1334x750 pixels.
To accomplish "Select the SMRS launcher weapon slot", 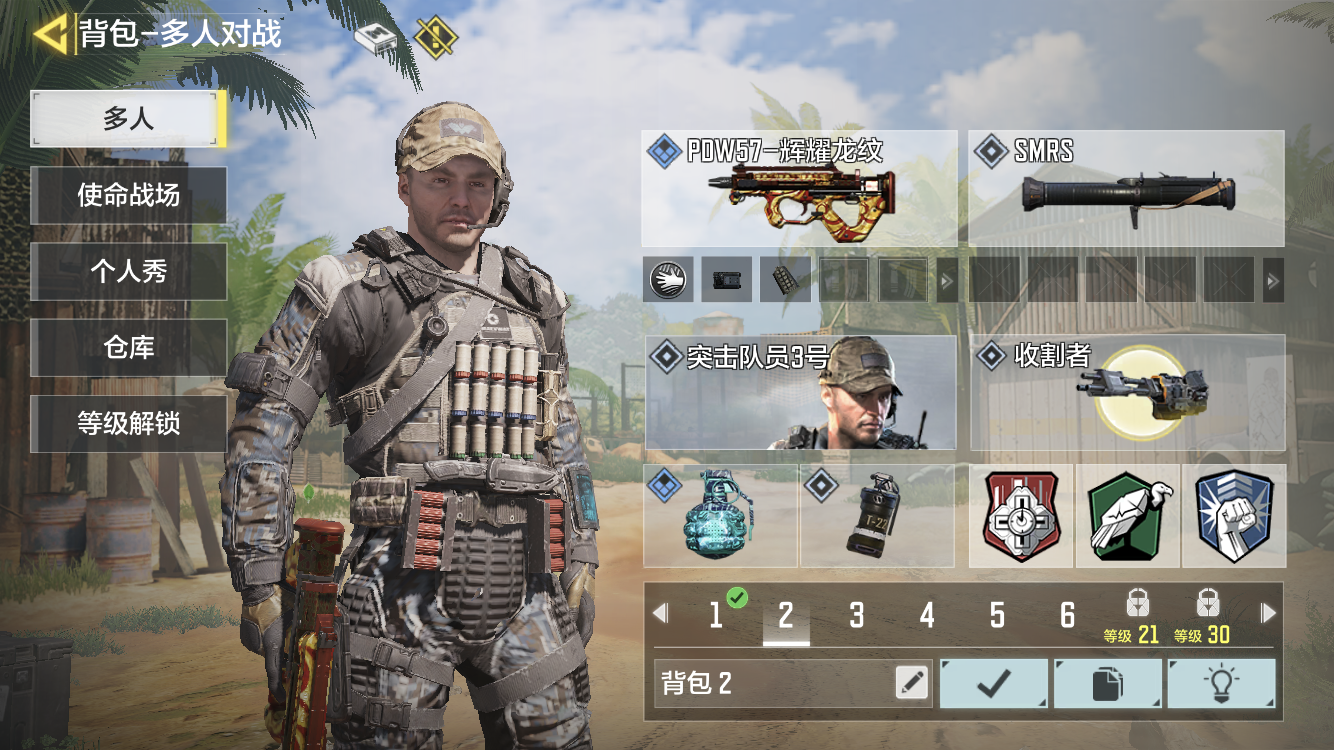I will point(1125,189).
